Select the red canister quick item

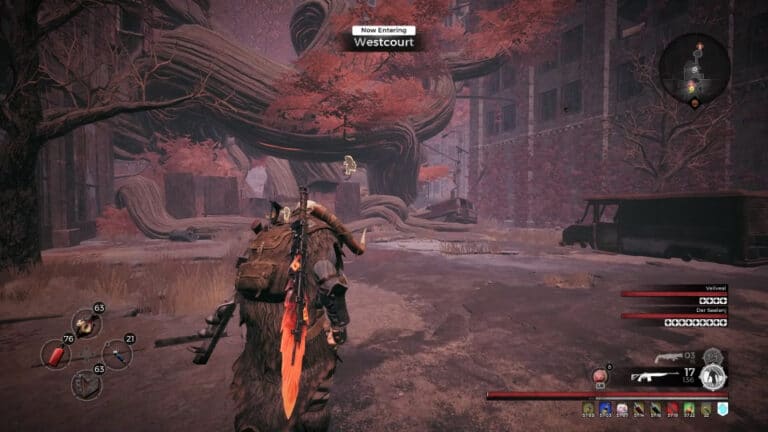click(x=56, y=354)
